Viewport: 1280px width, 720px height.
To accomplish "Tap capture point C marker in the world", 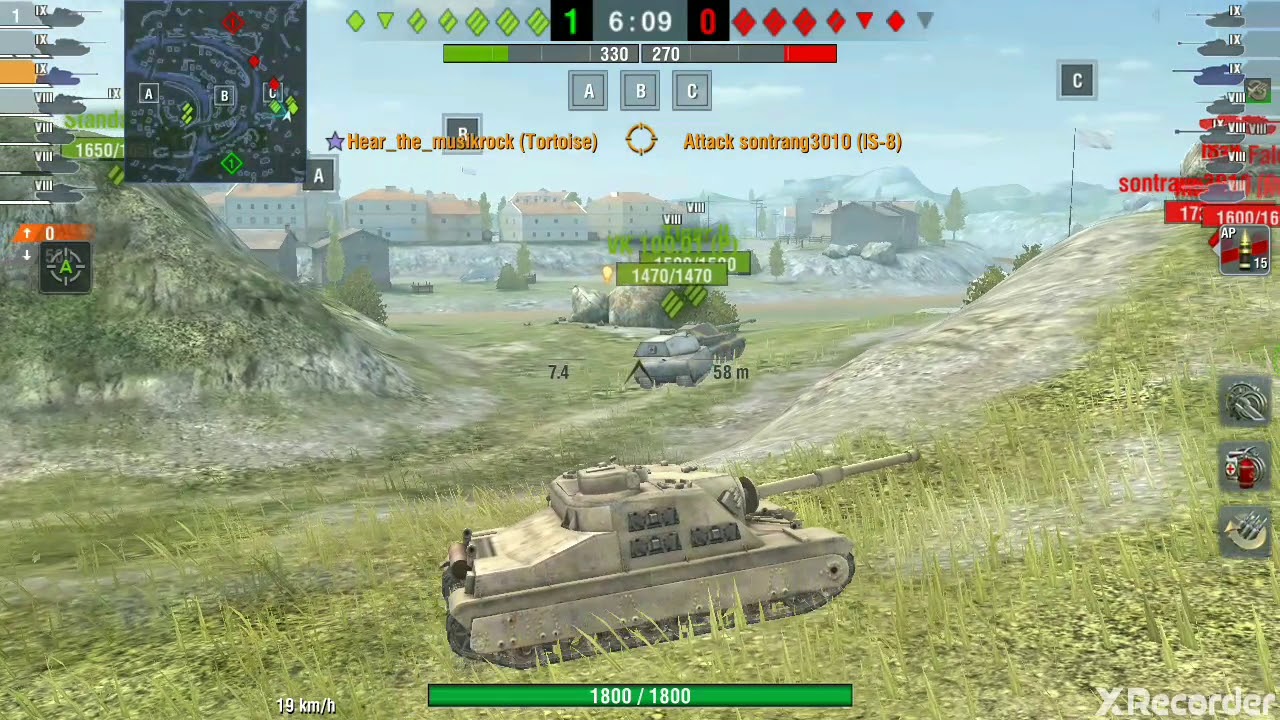I will [x=1077, y=80].
